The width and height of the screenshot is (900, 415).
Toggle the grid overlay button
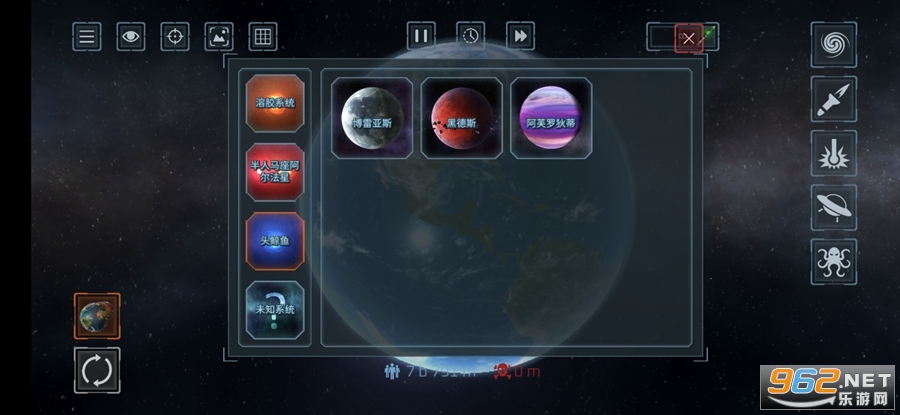[263, 37]
